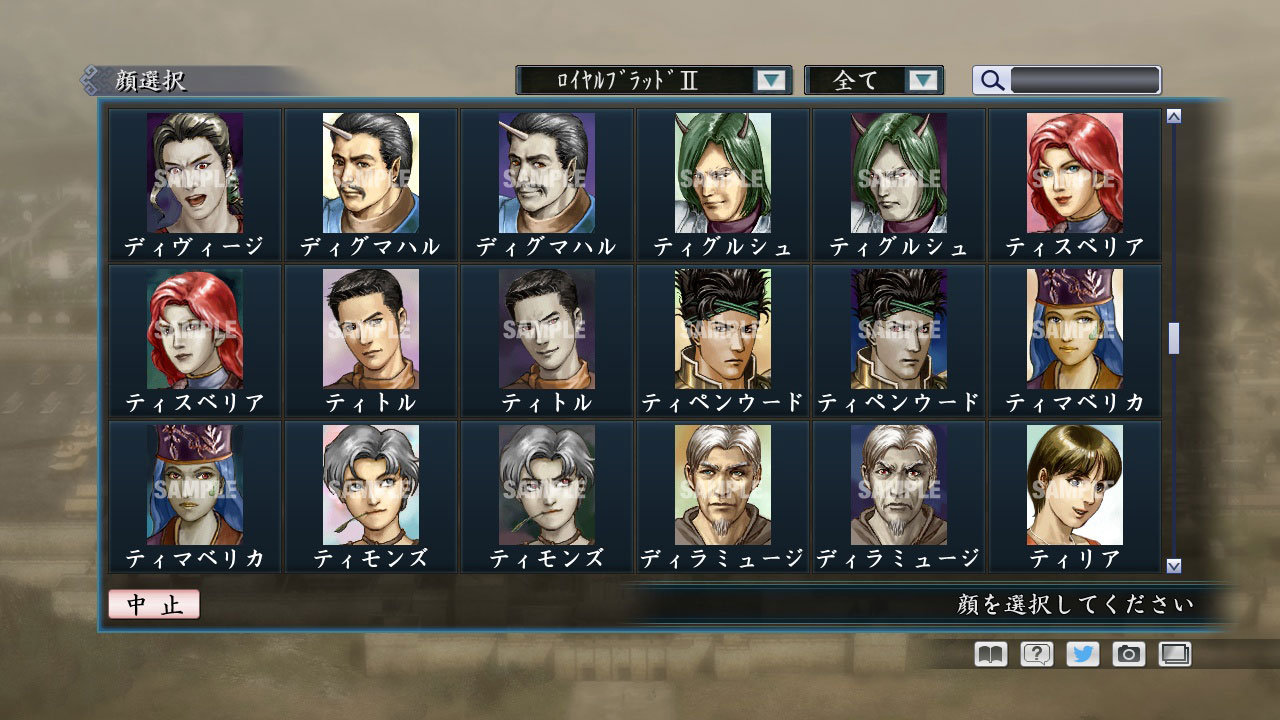
Task: Open help using the question mark icon
Action: [1039, 655]
